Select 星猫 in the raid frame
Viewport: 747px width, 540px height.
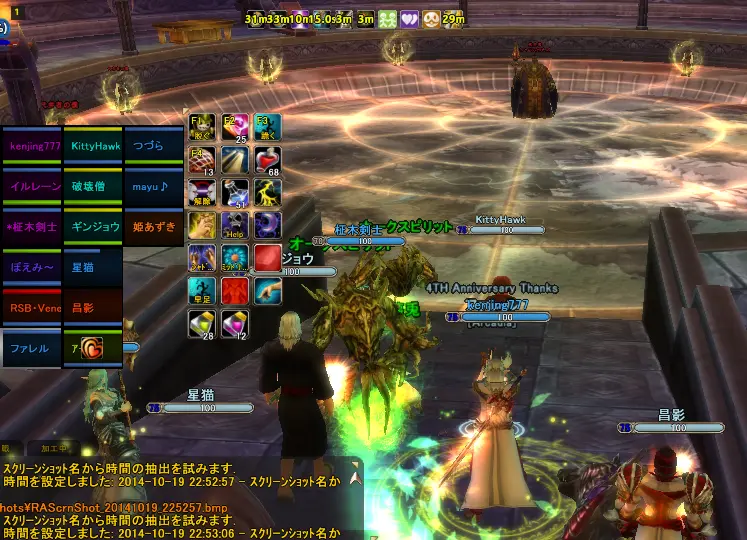coord(93,268)
